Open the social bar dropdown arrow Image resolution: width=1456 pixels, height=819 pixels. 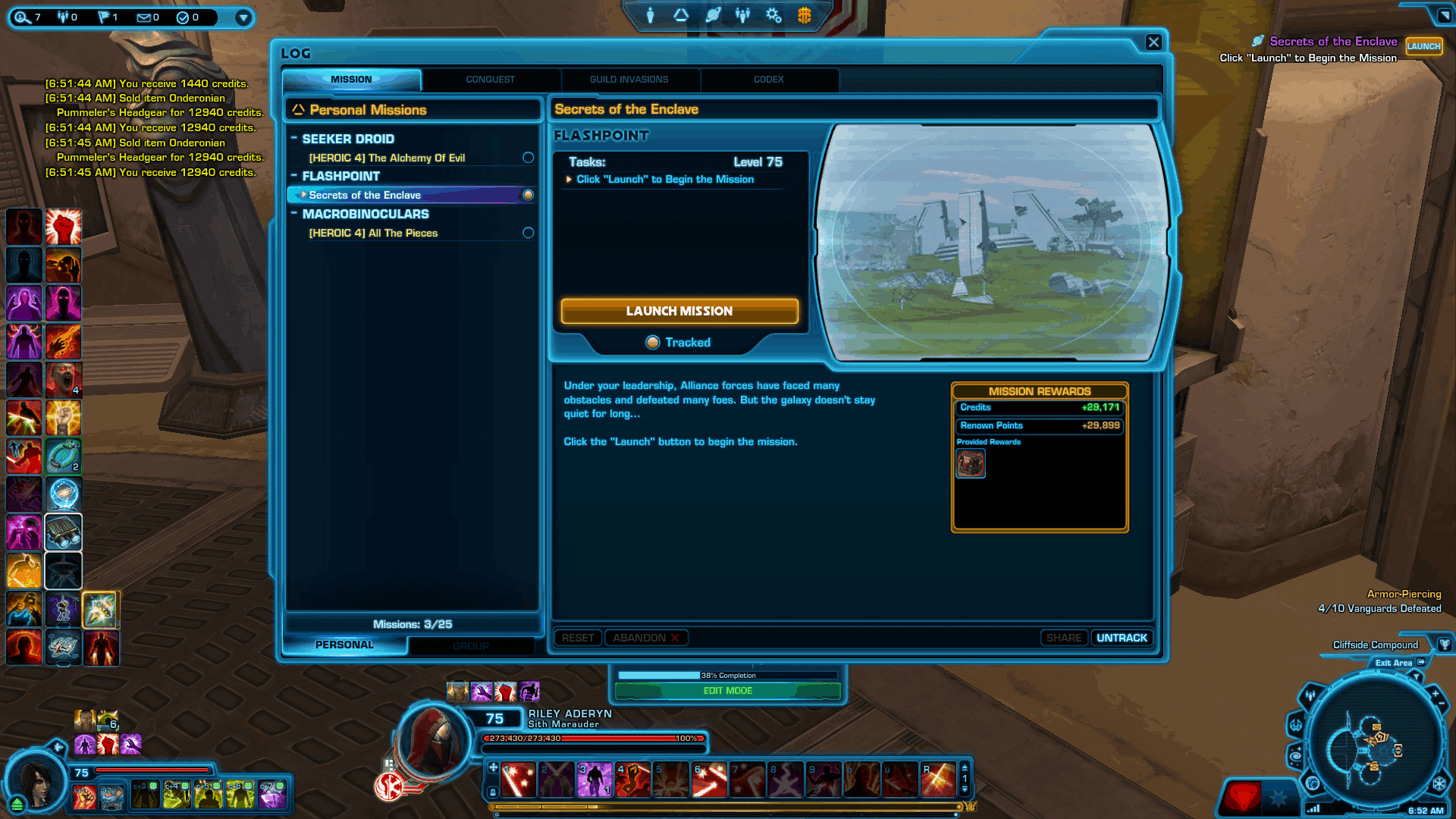tap(243, 17)
